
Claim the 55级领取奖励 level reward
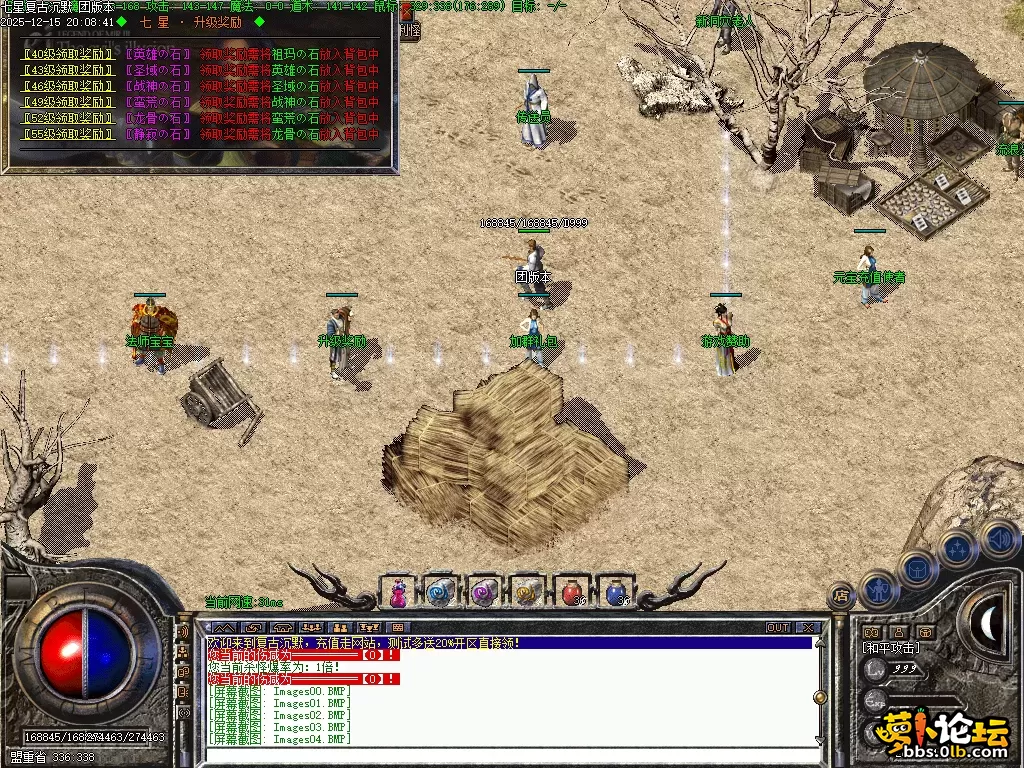(x=67, y=134)
